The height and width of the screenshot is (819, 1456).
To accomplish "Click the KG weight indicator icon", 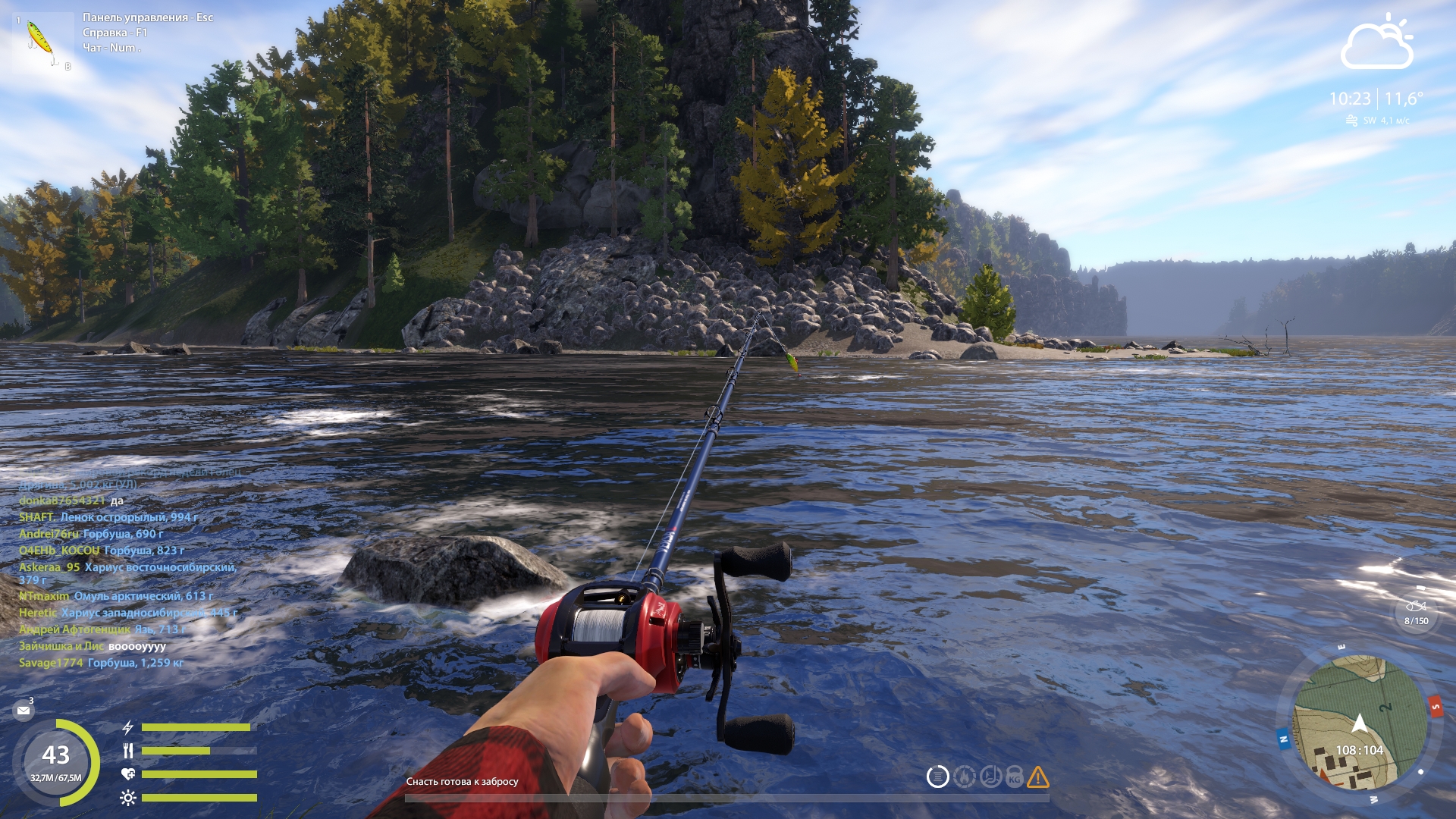I will (1014, 777).
